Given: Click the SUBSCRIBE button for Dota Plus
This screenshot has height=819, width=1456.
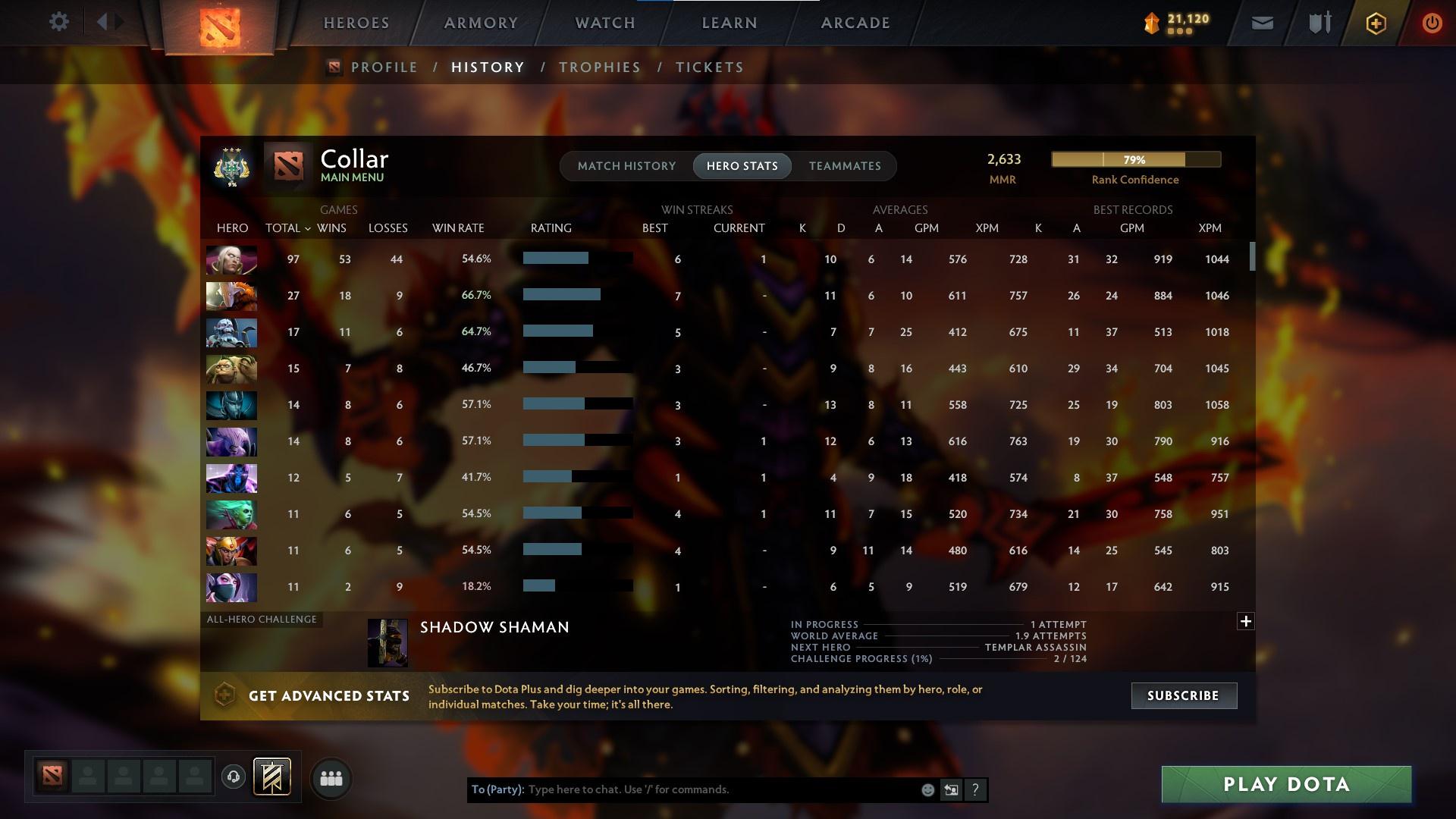Looking at the screenshot, I should coord(1184,695).
